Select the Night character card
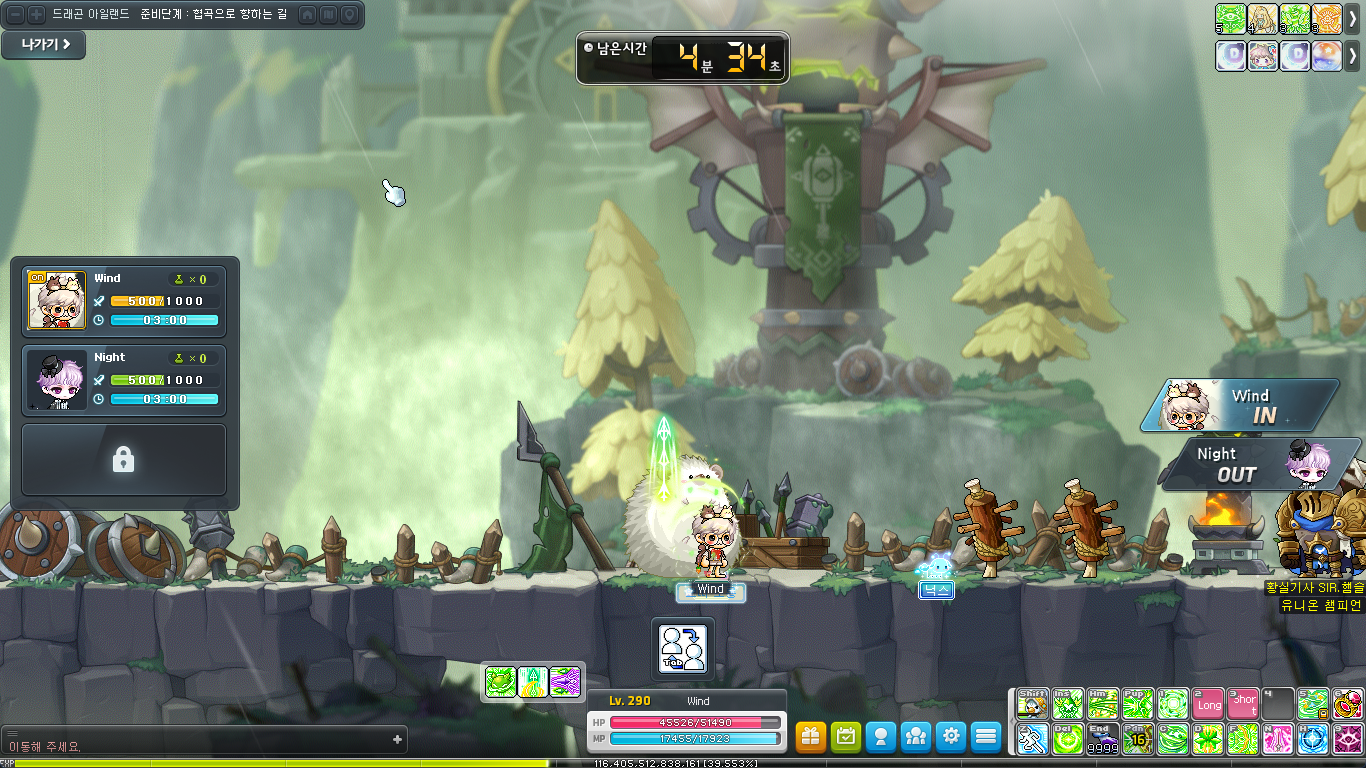This screenshot has width=1366, height=768. [124, 379]
